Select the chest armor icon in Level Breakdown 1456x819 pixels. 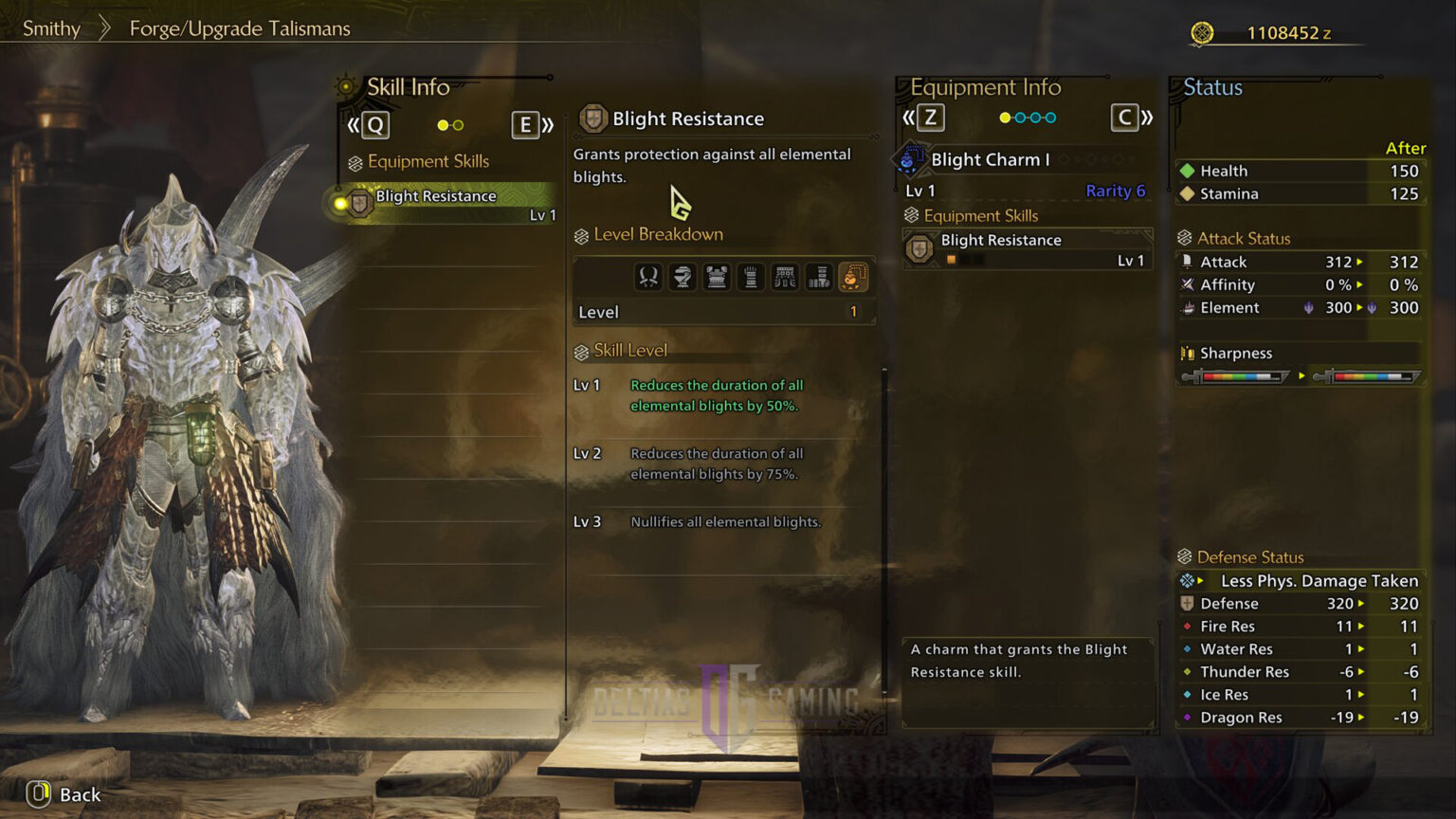point(717,276)
